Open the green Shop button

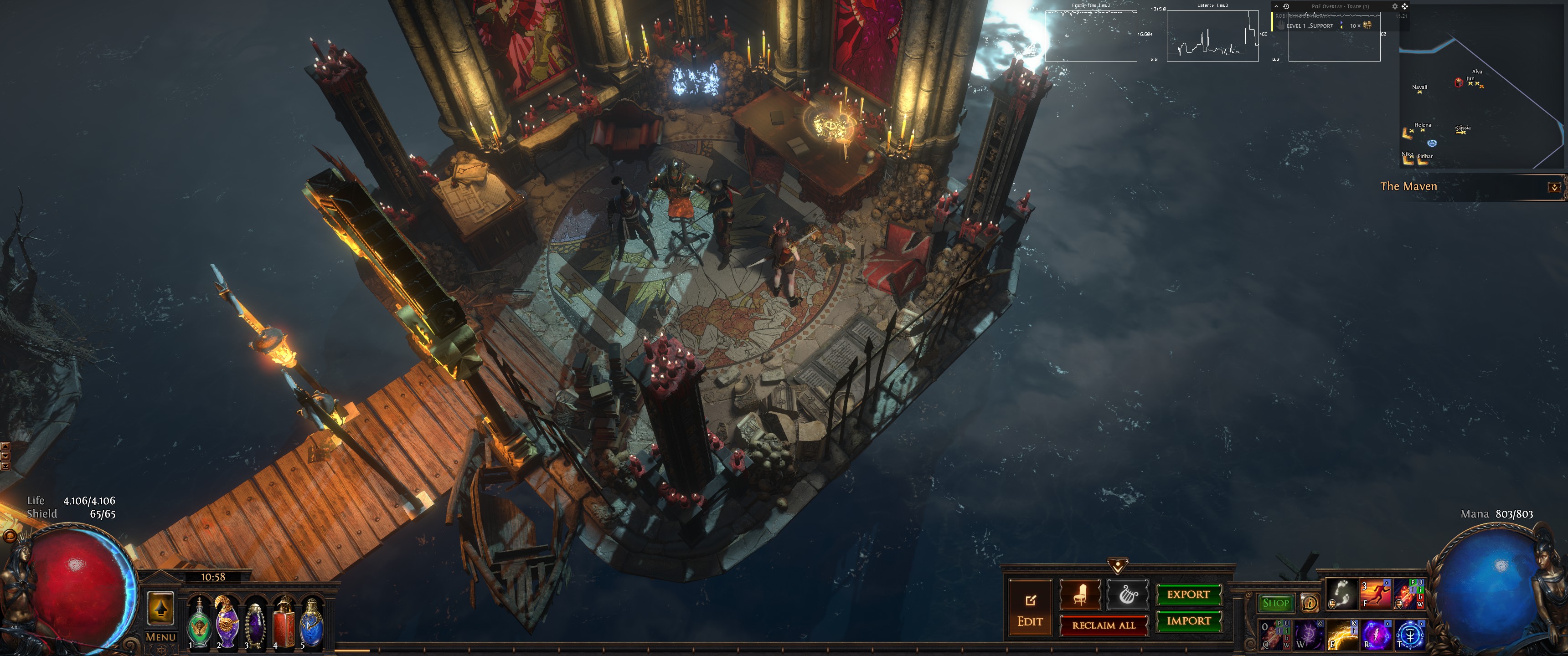1275,603
